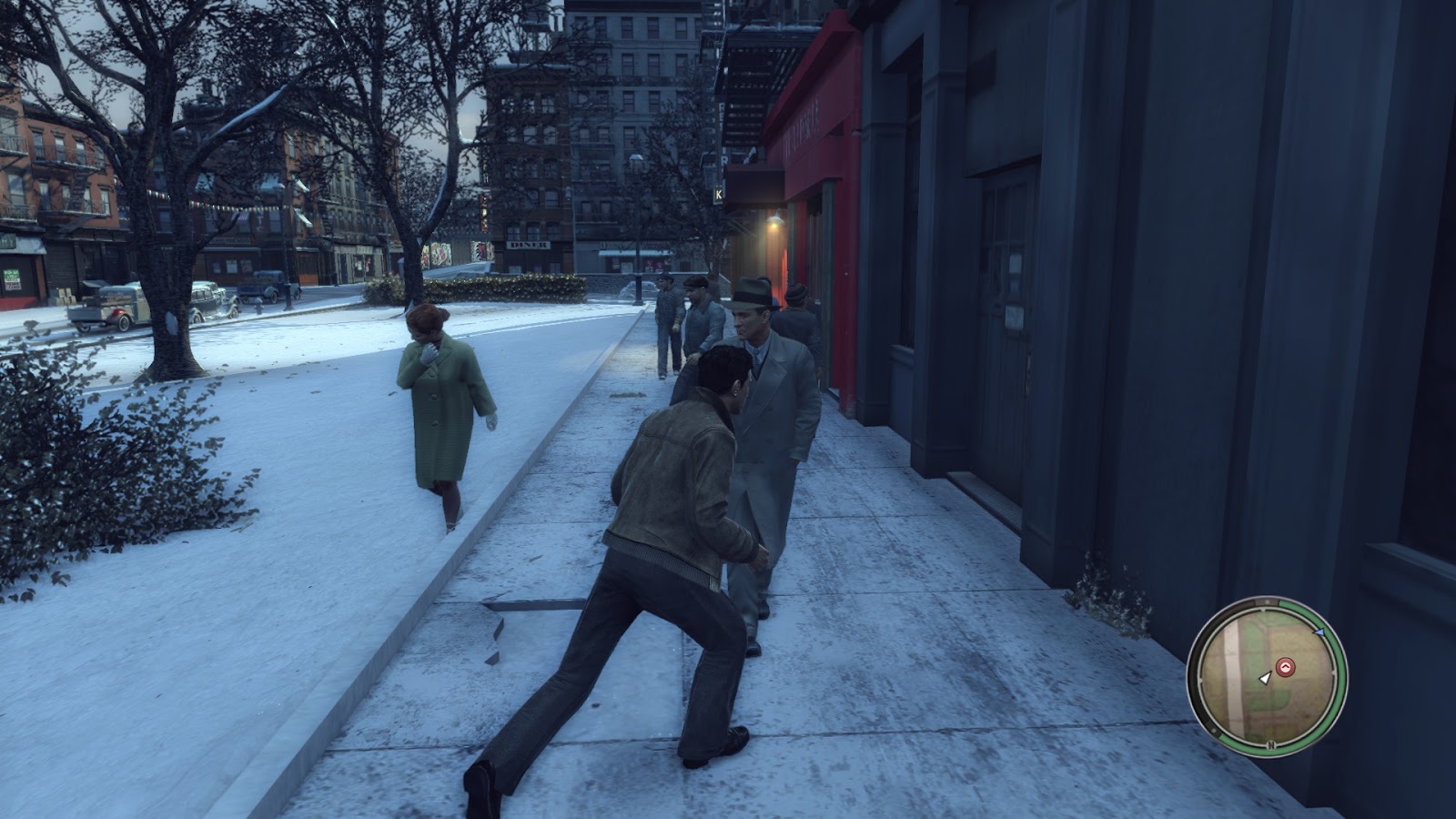1456x819 pixels.
Task: Click the glowing K theater sign
Action: coord(718,194)
